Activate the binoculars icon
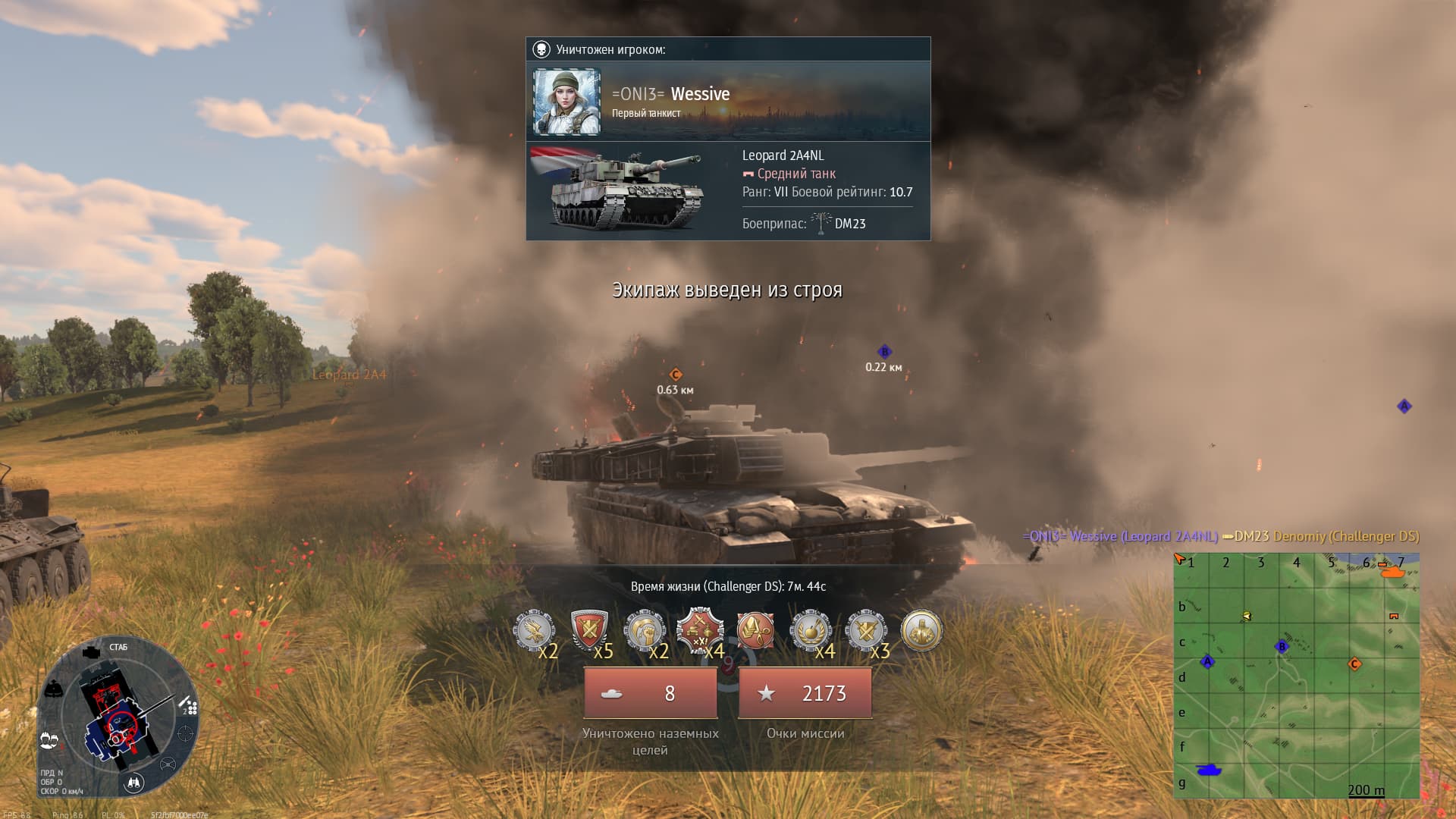1456x819 pixels. (134, 783)
